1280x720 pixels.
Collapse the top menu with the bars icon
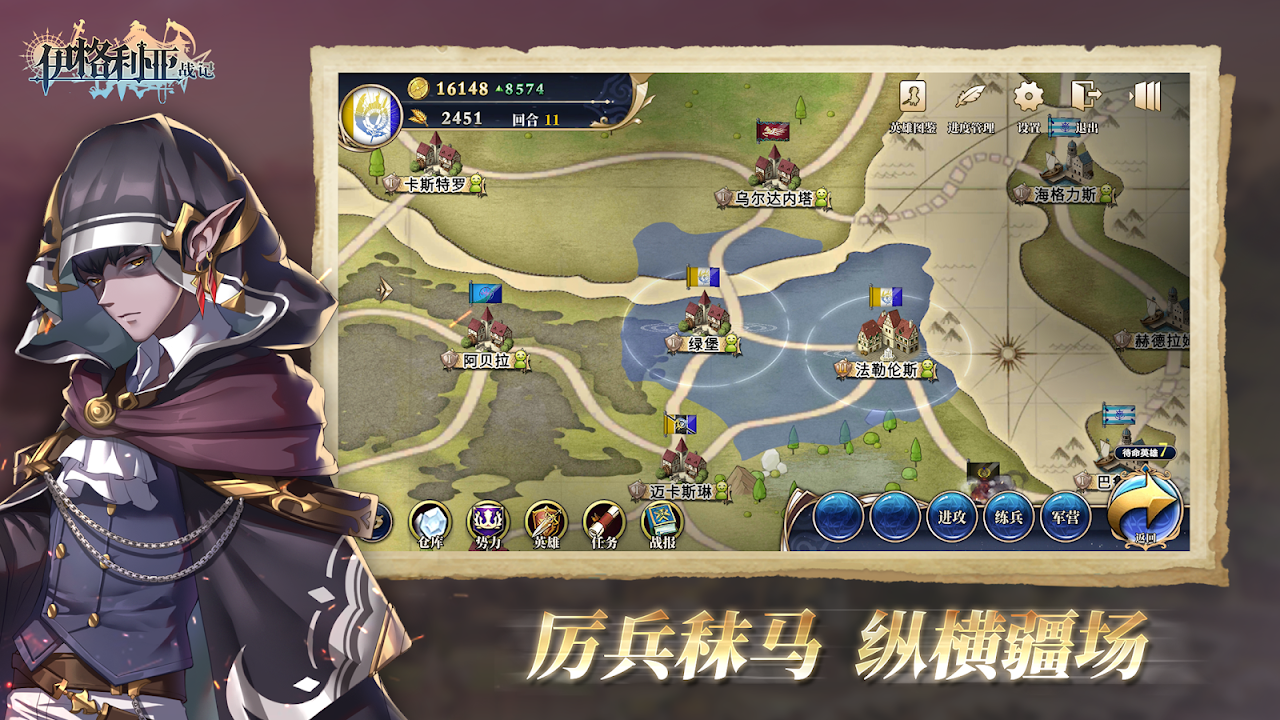(1147, 96)
